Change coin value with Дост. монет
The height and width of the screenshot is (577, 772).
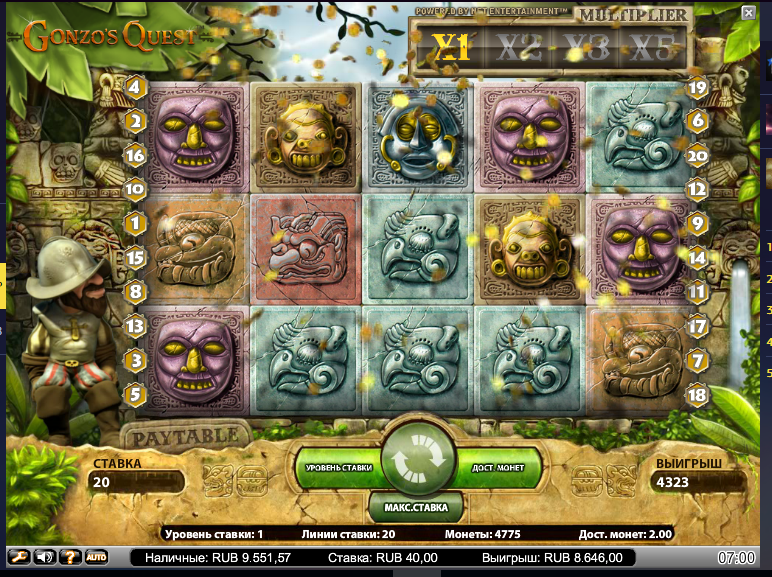click(x=497, y=467)
